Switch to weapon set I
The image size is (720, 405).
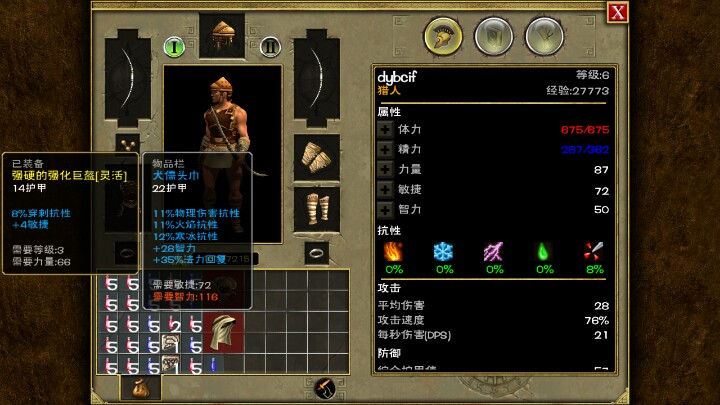pos(172,46)
